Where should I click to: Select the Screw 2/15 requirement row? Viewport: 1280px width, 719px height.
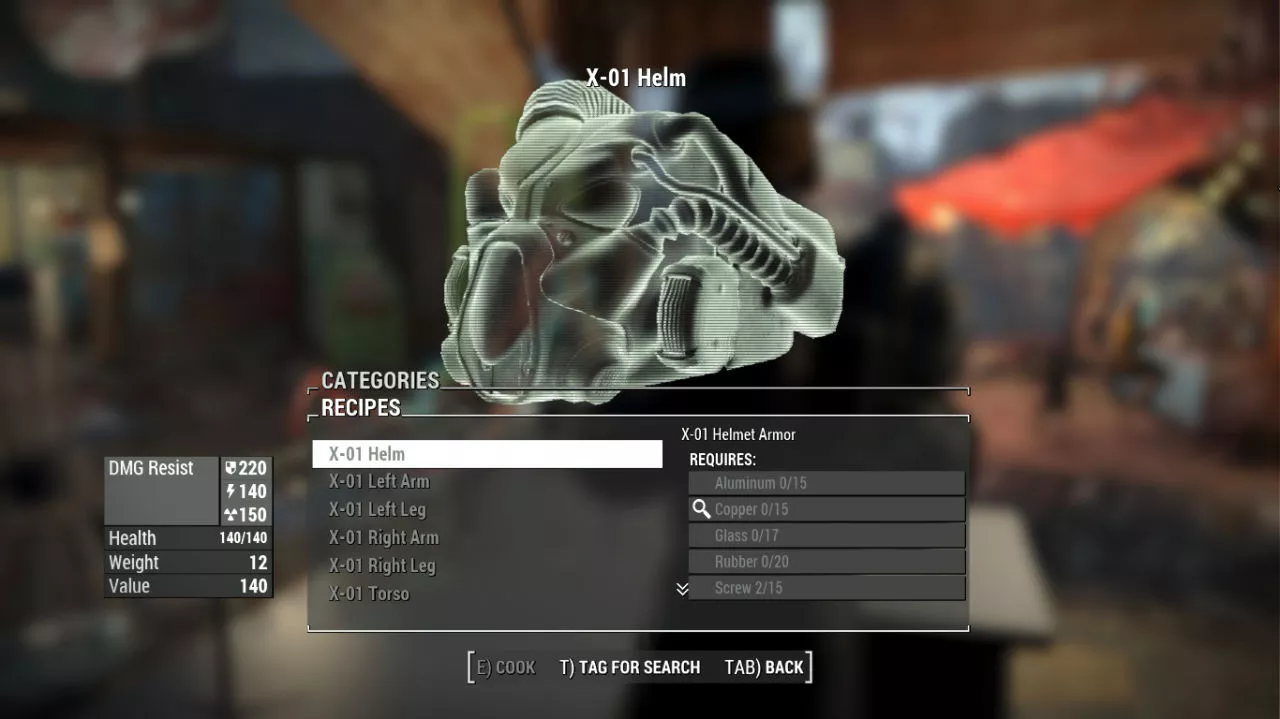coord(826,587)
